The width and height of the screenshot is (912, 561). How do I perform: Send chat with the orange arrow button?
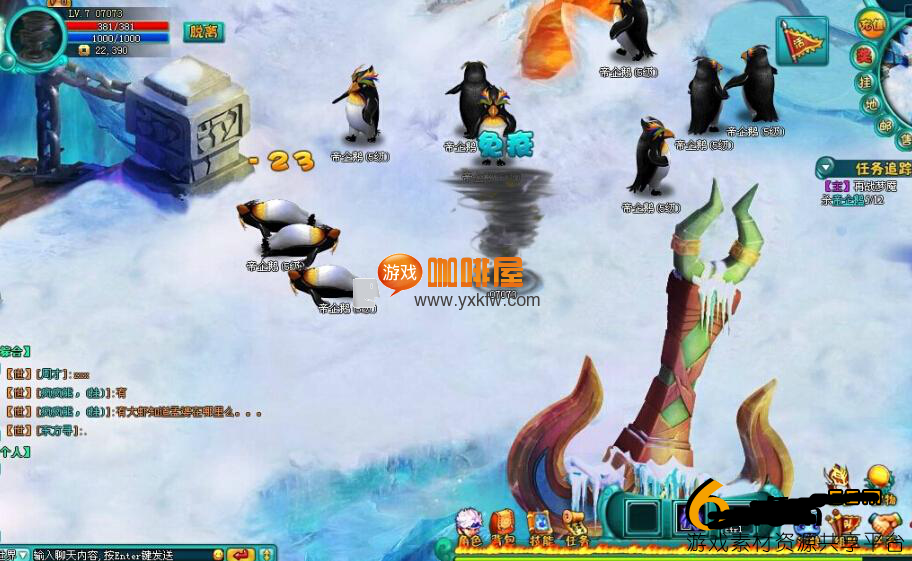point(240,554)
